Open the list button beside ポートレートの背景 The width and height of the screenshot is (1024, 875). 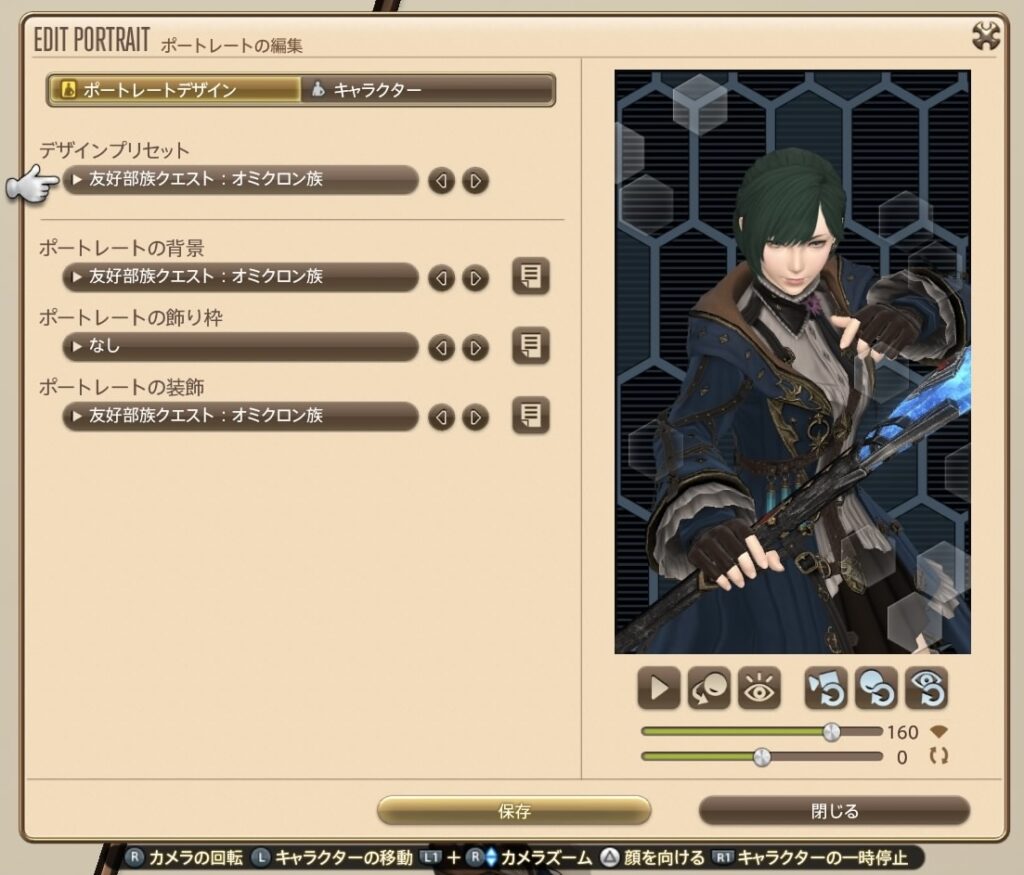tap(531, 277)
